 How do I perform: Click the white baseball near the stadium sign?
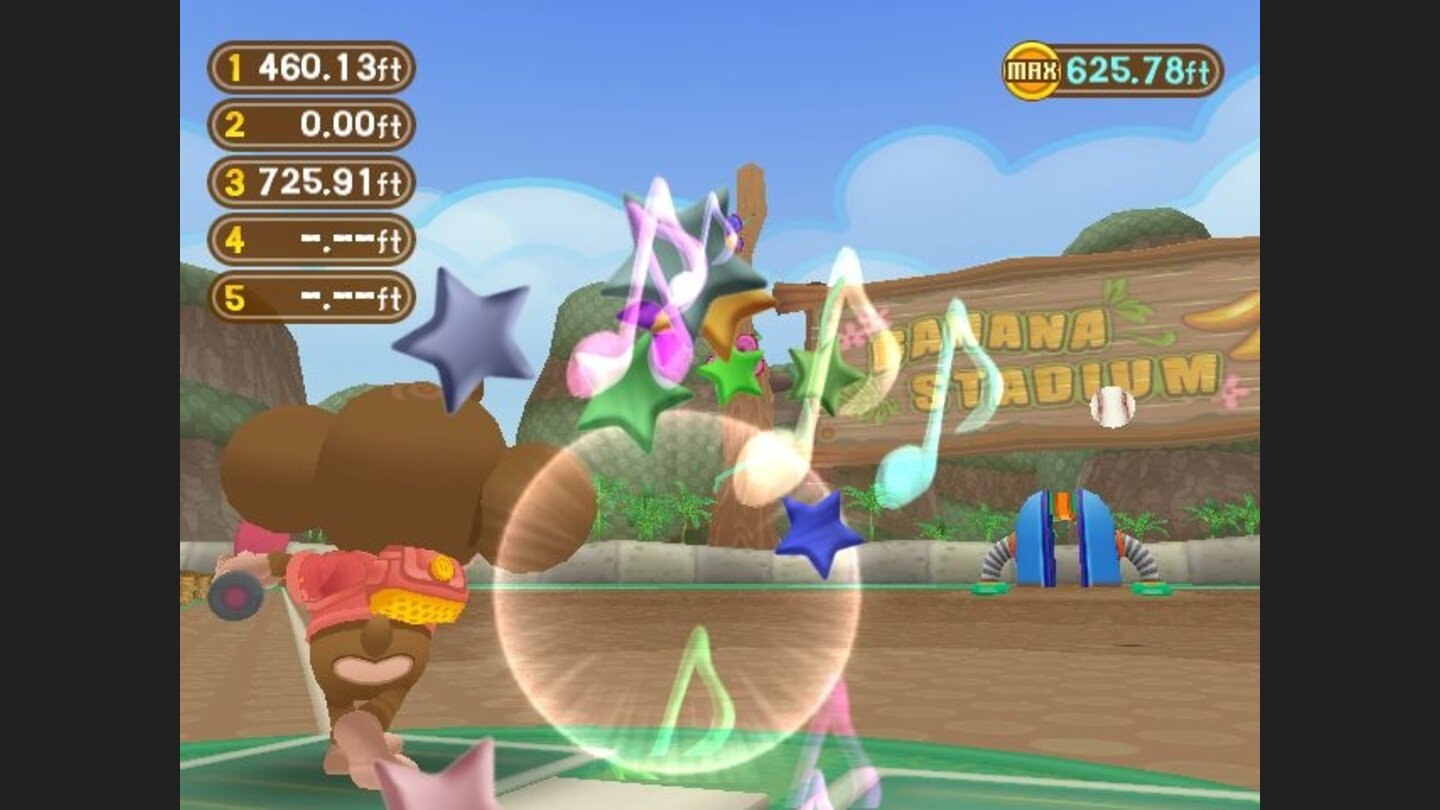point(1110,407)
